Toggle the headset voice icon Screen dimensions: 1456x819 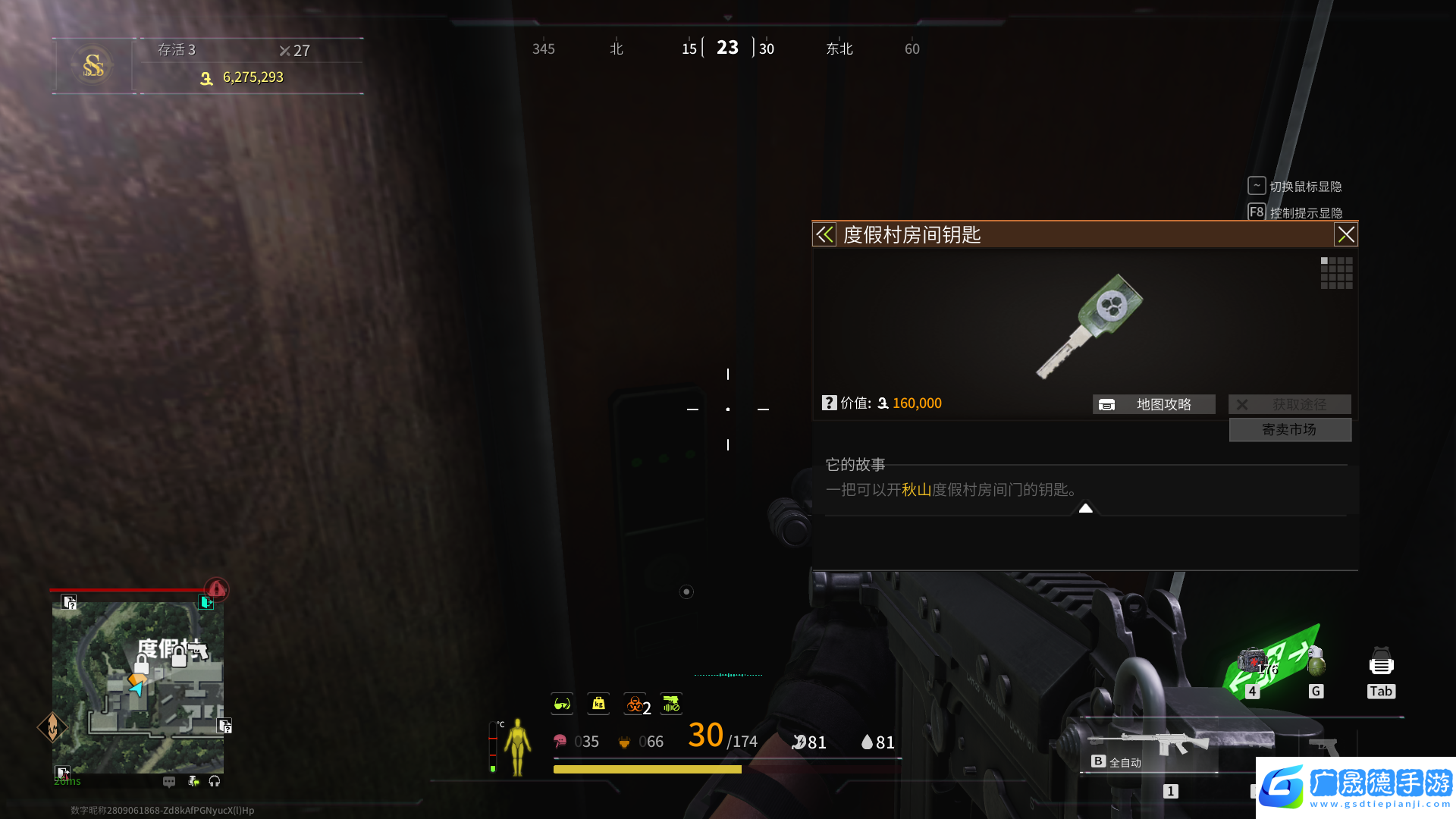coord(215,781)
